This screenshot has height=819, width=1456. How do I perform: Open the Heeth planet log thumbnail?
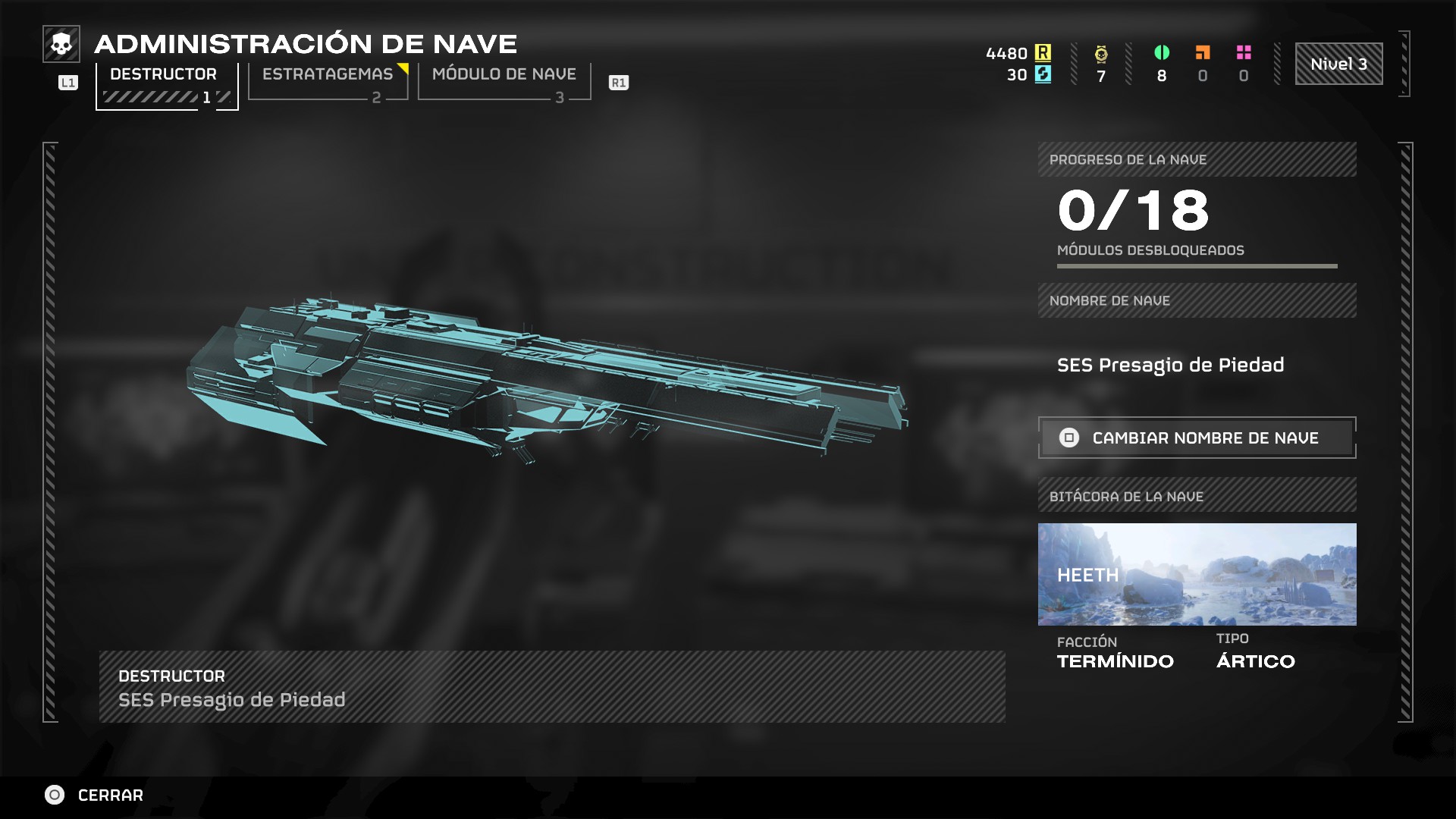pyautogui.click(x=1197, y=574)
